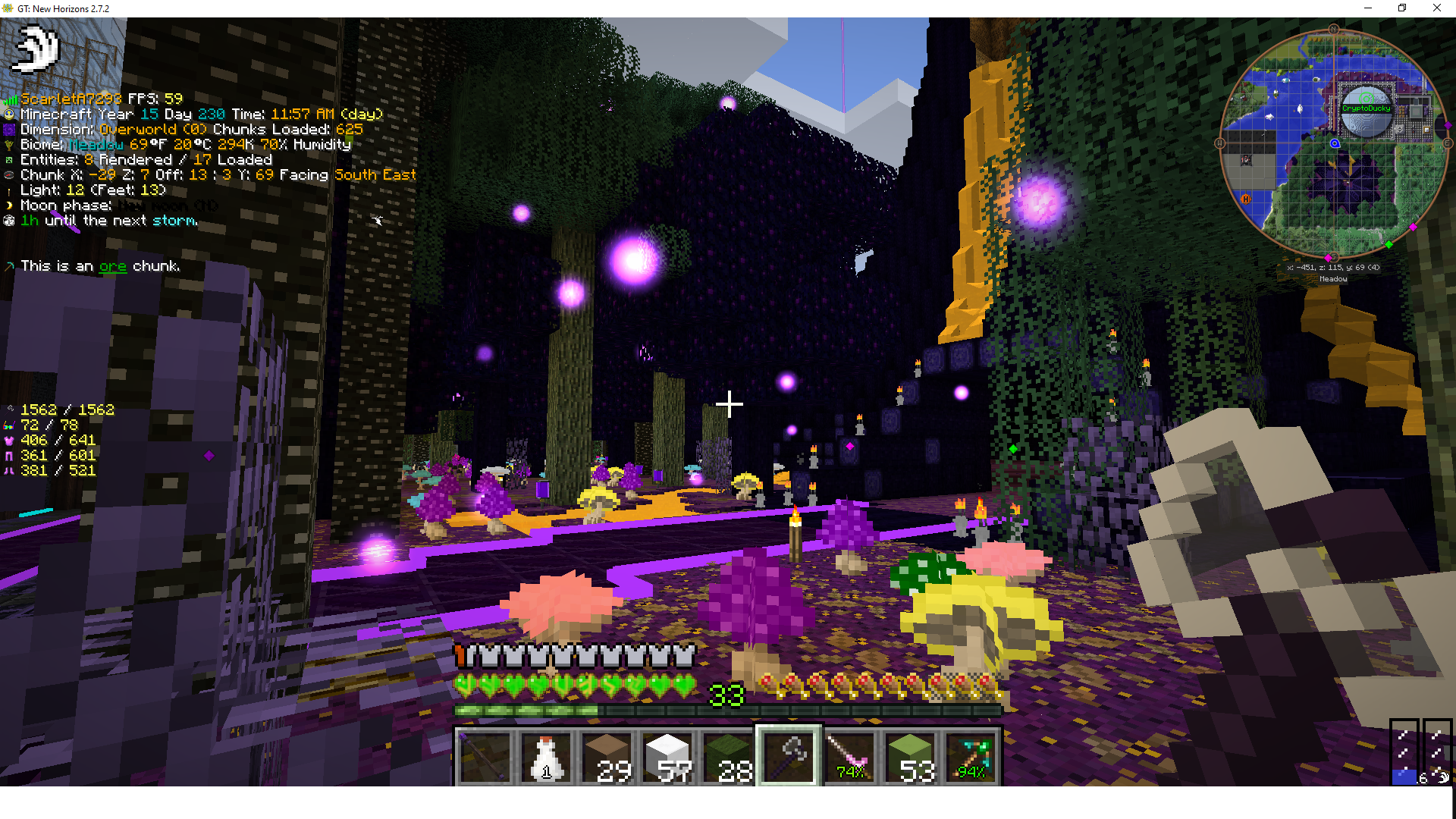Close the GT: New Horizons window

(1436, 8)
